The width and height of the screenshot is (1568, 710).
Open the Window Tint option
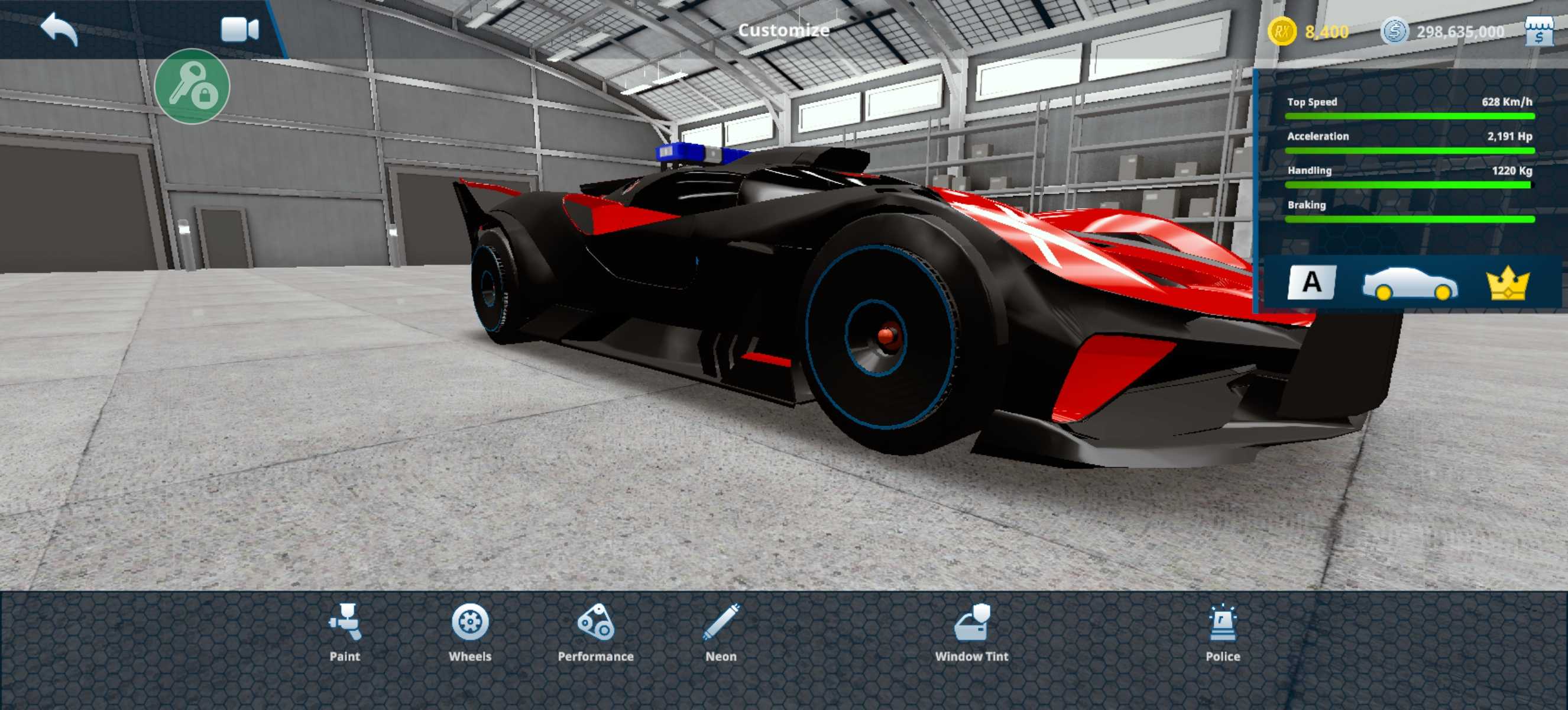point(971,632)
